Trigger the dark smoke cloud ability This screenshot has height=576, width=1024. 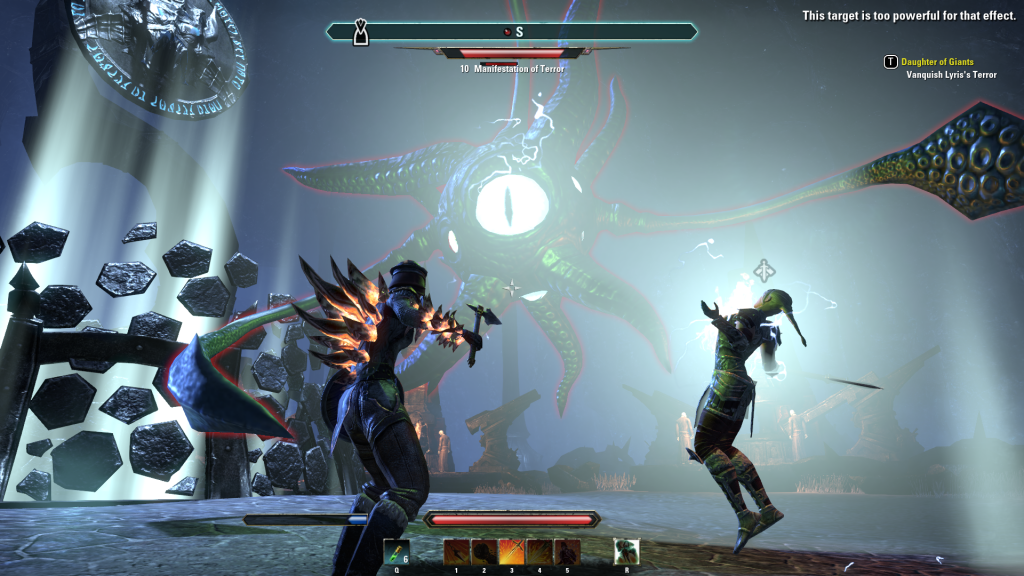pos(485,551)
